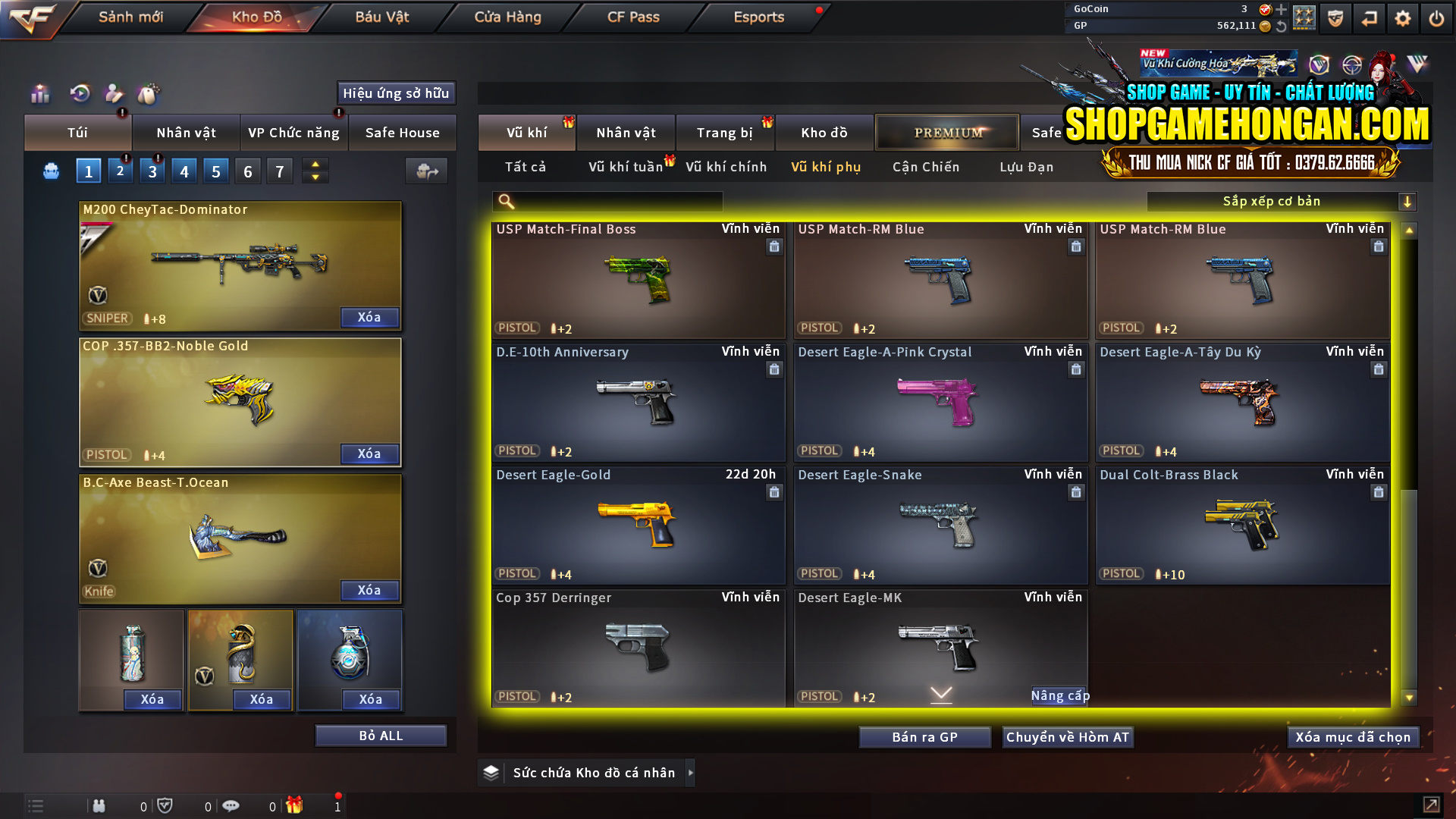Select bag number 5
Viewport: 1456px width, 819px height.
(215, 171)
